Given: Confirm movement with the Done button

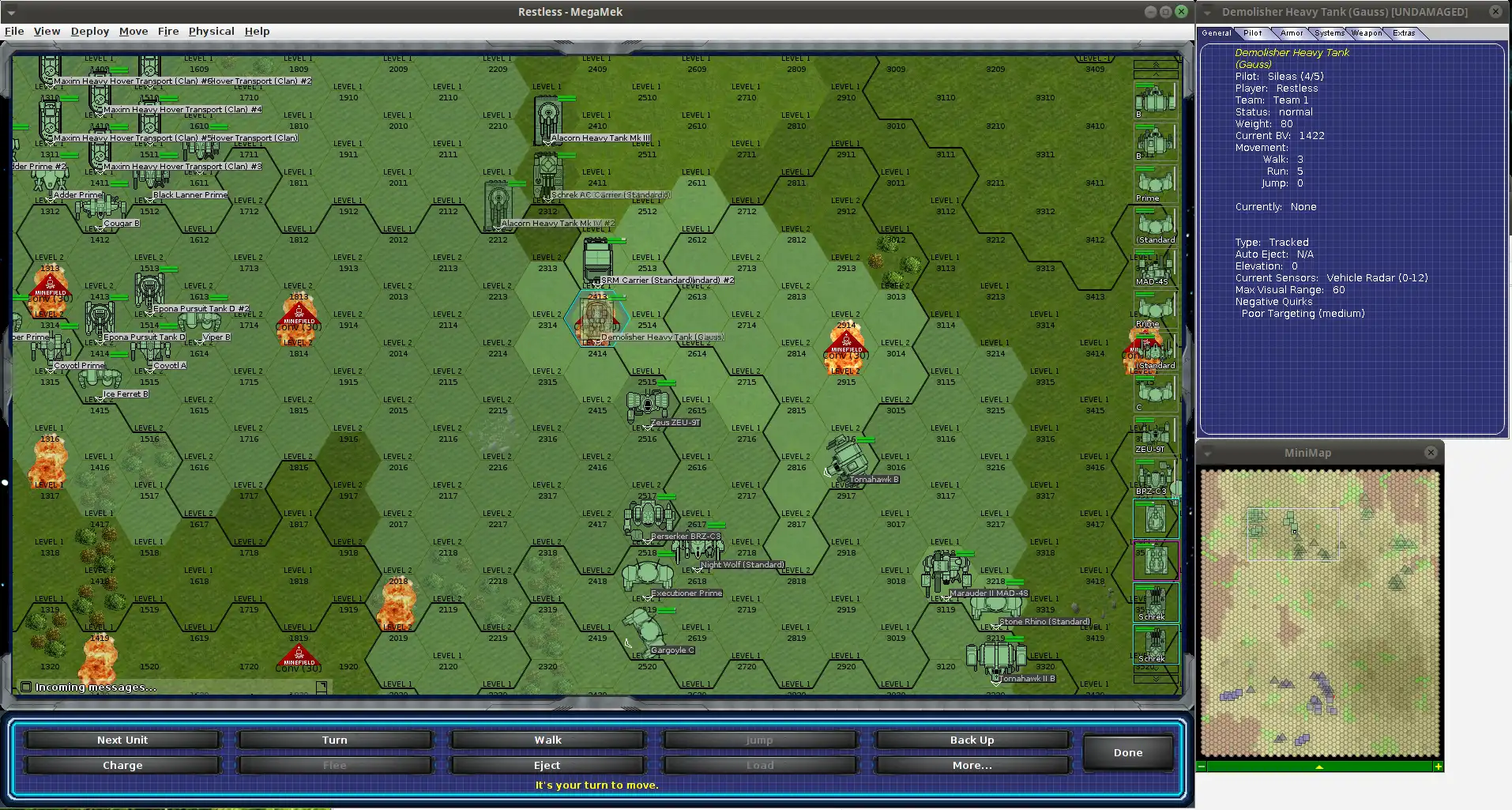Looking at the screenshot, I should [1127, 752].
